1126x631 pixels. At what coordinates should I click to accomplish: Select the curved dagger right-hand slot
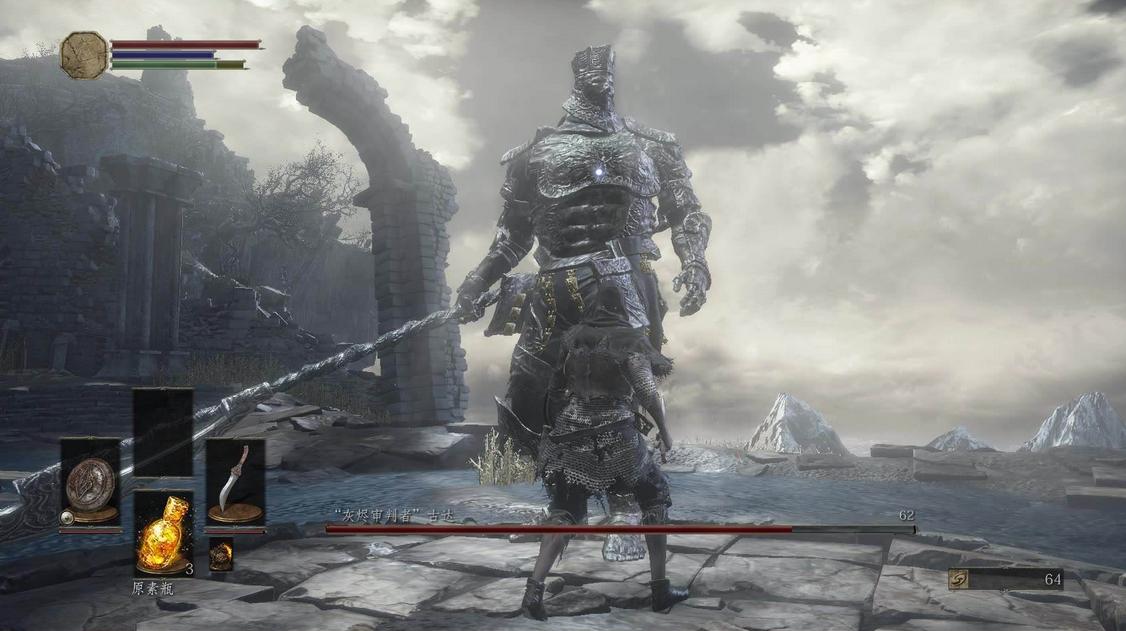coord(236,483)
